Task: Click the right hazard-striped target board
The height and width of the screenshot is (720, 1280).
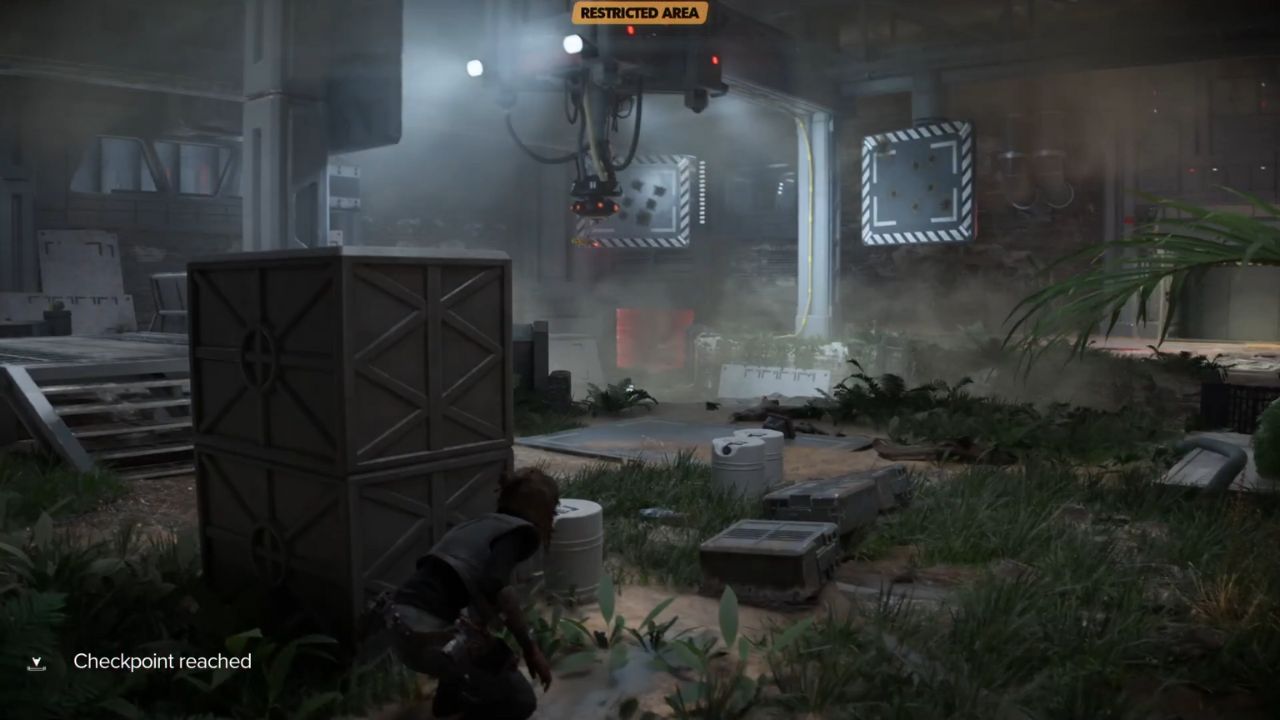Action: pyautogui.click(x=913, y=184)
